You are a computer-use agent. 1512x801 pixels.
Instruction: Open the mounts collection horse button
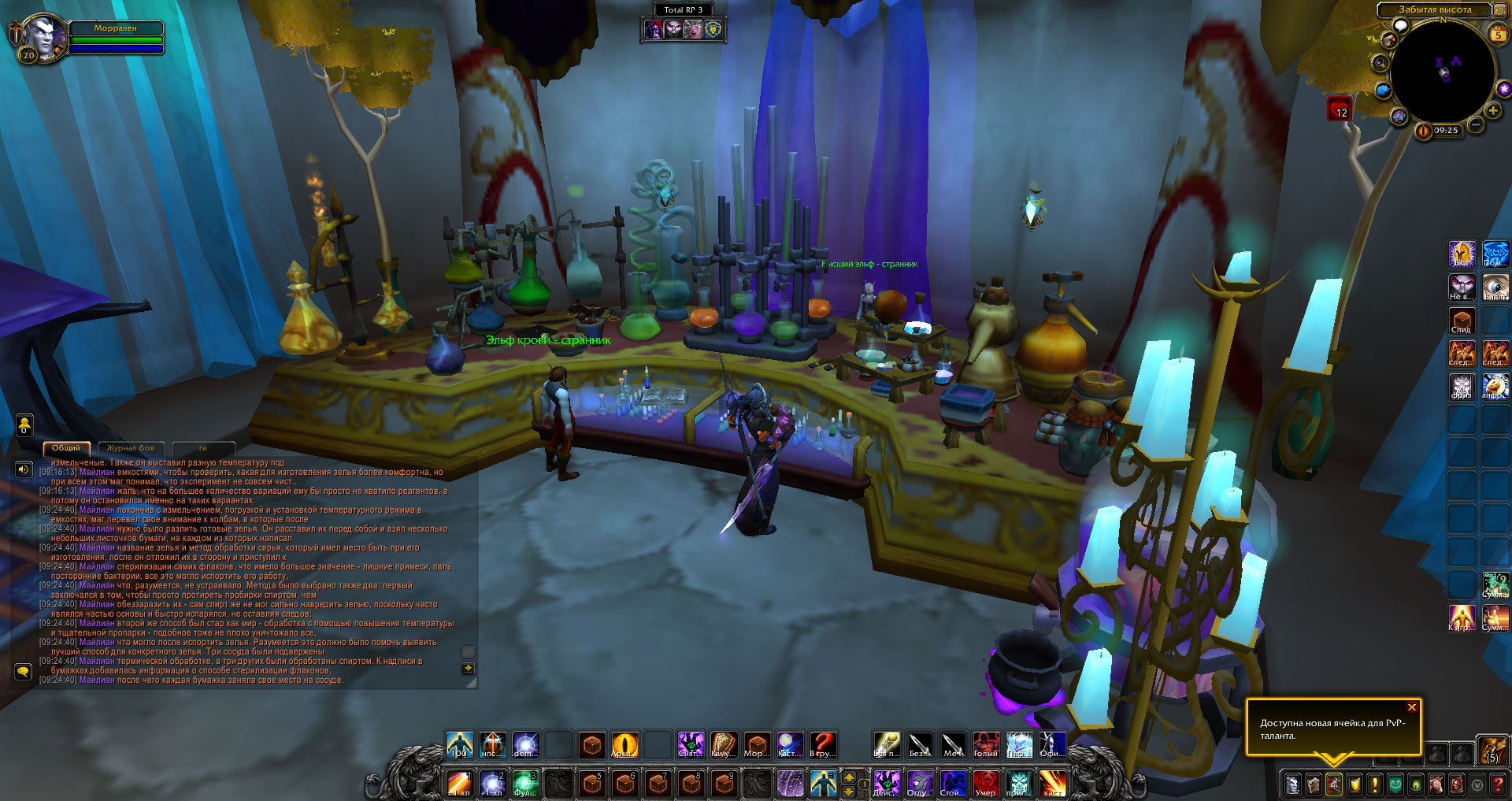coord(1436,784)
